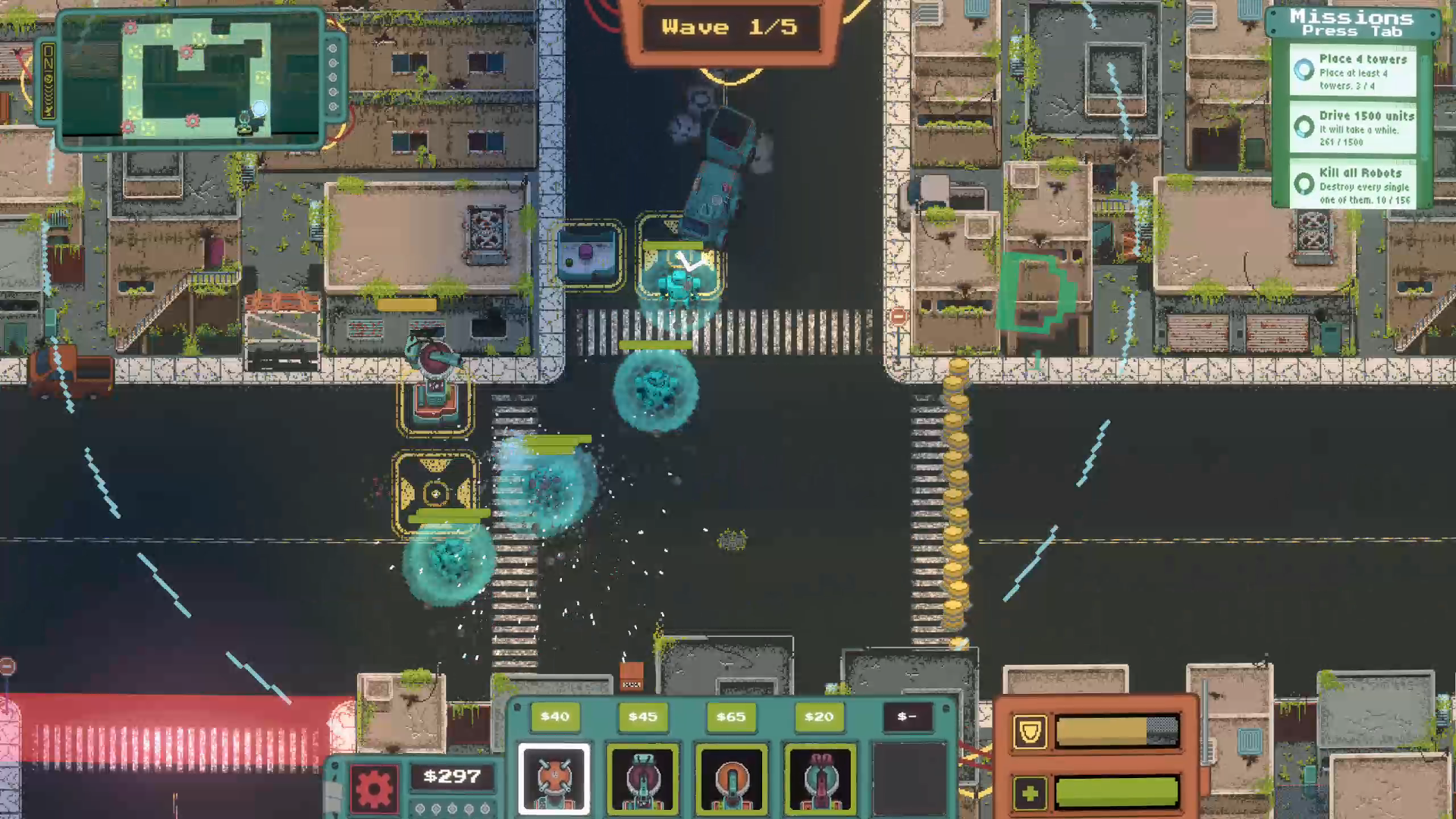Collapse the minimap in the corner
The width and height of the screenshot is (1456, 819).
190,80
